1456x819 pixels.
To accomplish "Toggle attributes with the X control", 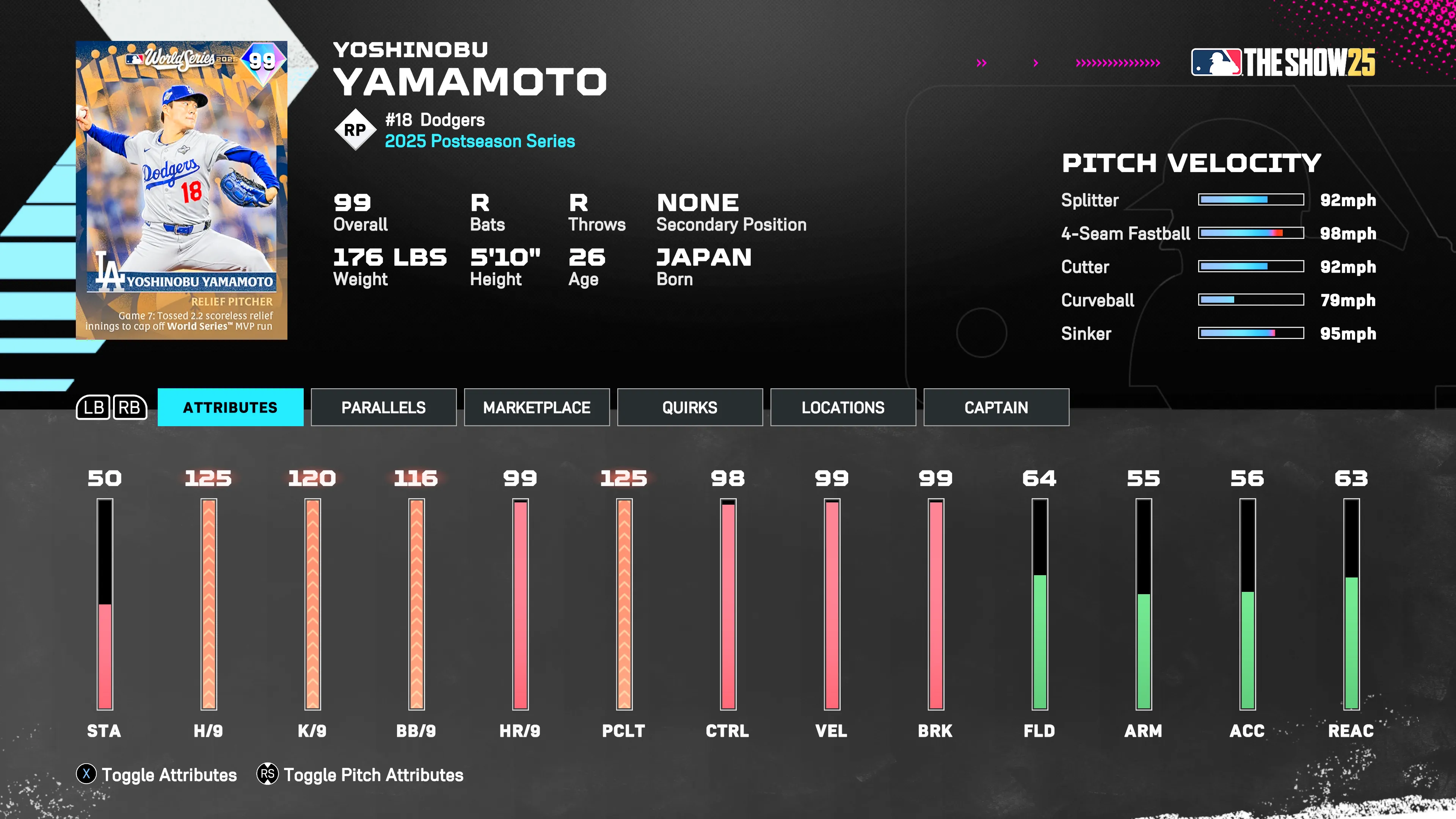I will pos(86,775).
